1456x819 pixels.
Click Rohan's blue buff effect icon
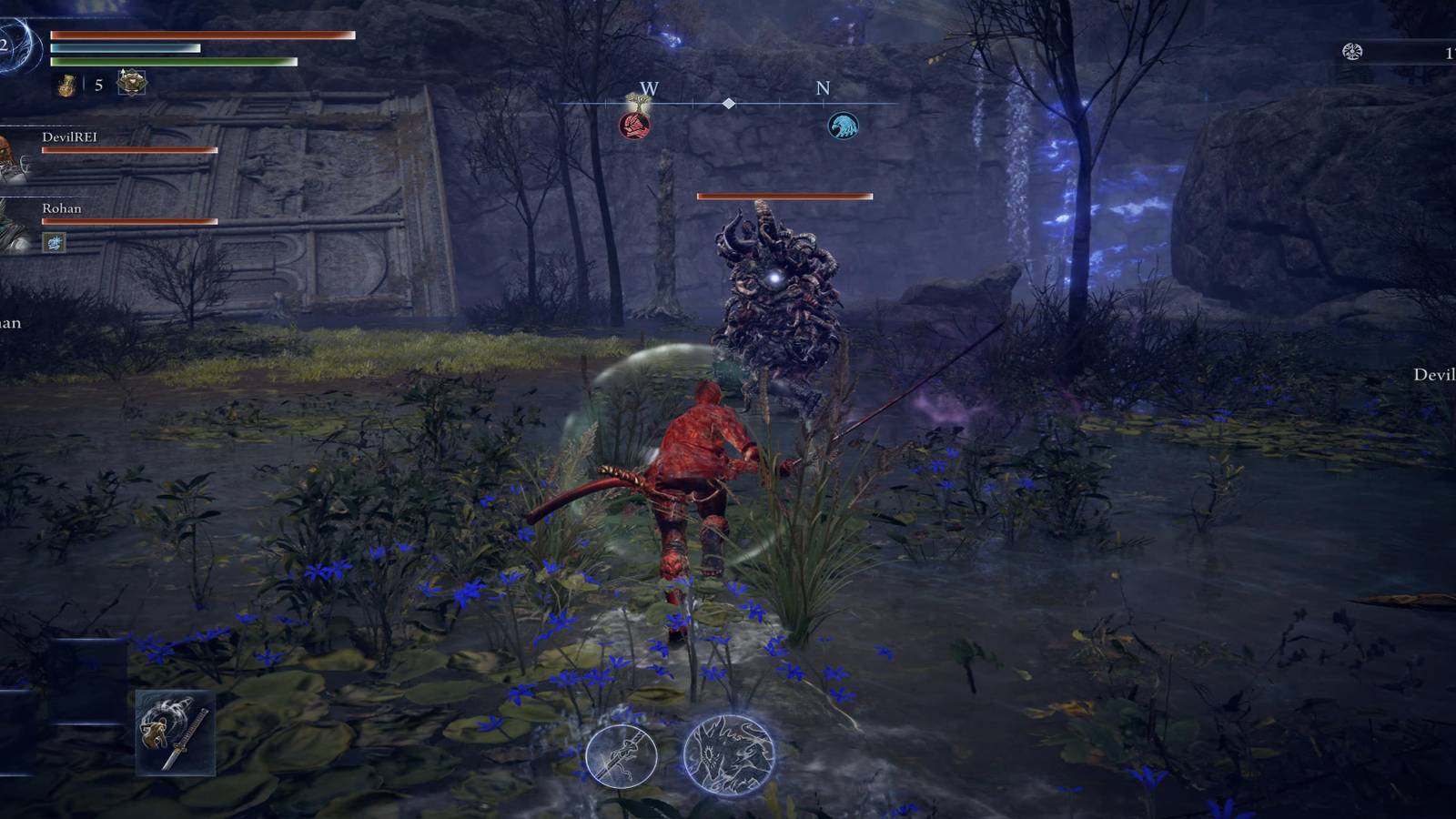pos(54,243)
